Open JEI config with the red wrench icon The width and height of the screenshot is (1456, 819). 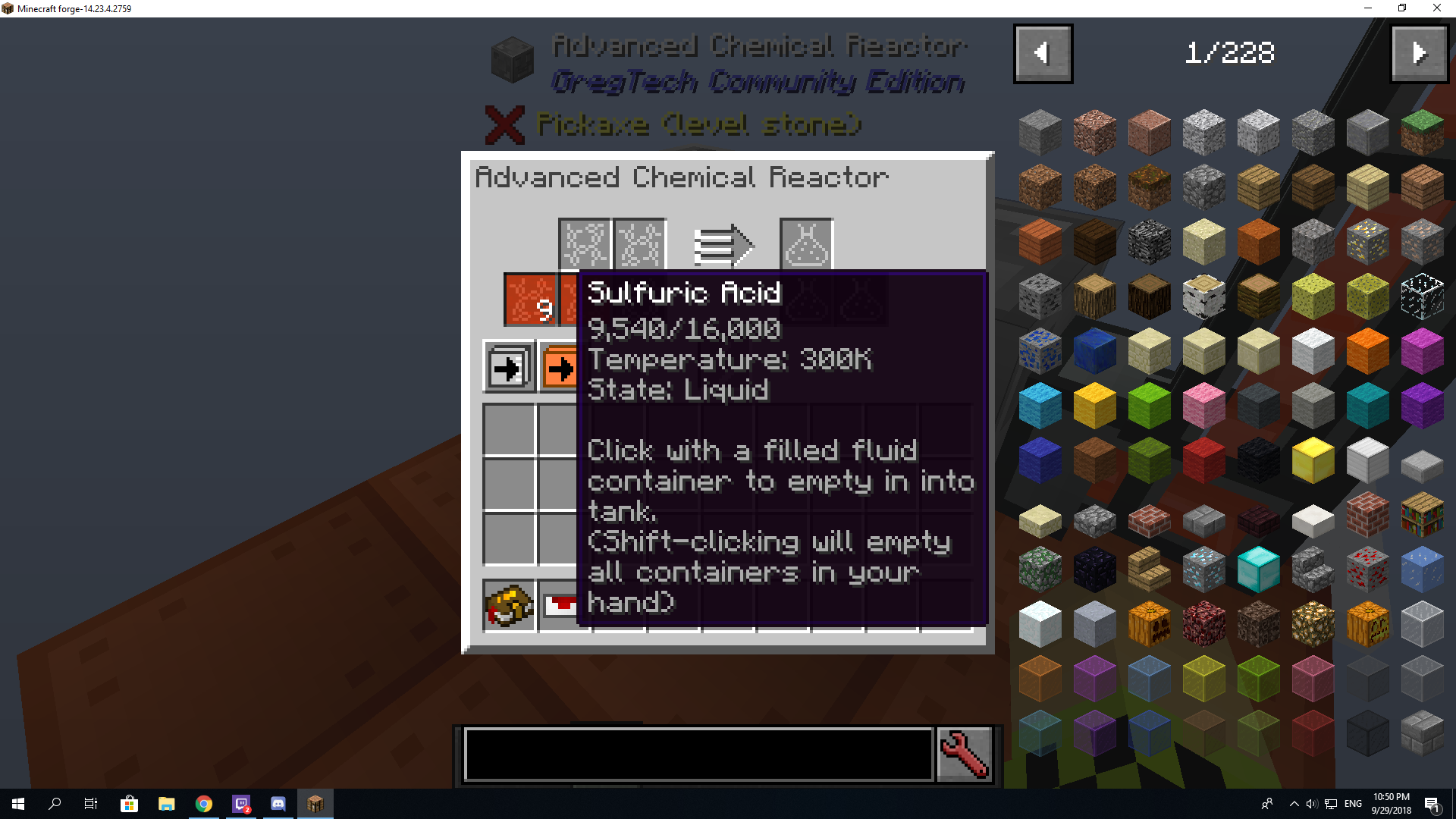964,755
